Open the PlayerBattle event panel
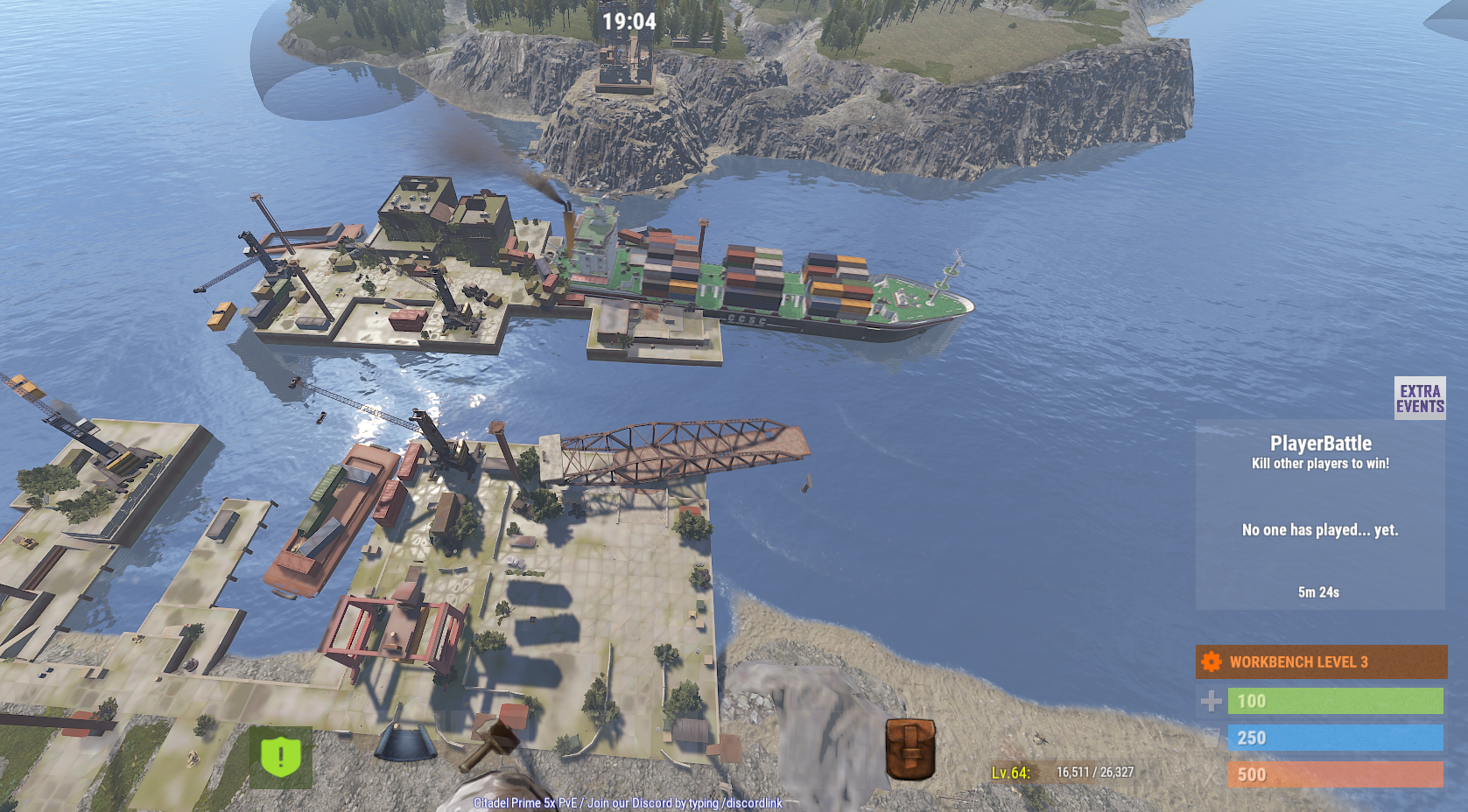1468x812 pixels. [1320, 515]
